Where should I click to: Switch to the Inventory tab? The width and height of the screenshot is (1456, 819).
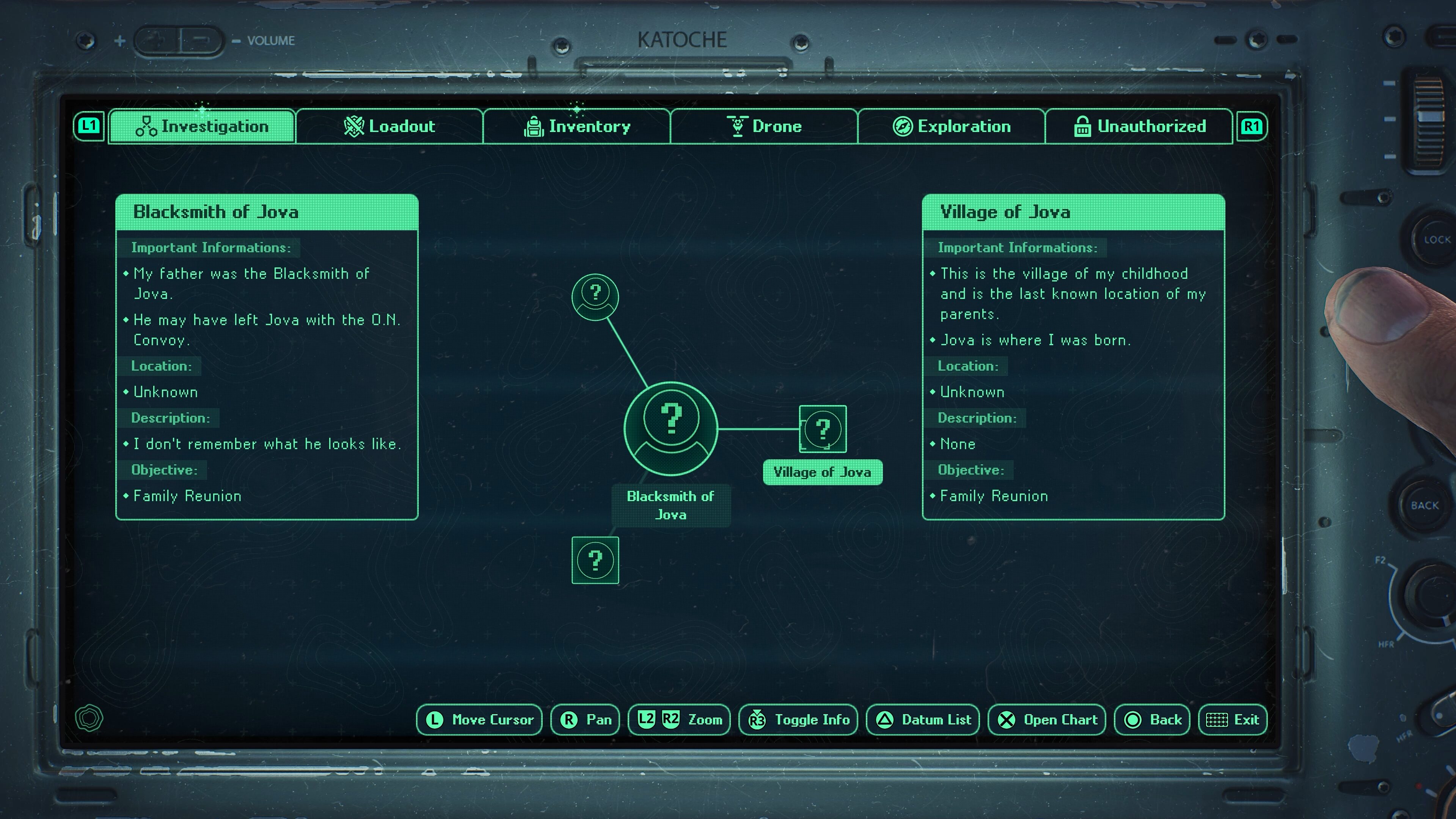(576, 126)
